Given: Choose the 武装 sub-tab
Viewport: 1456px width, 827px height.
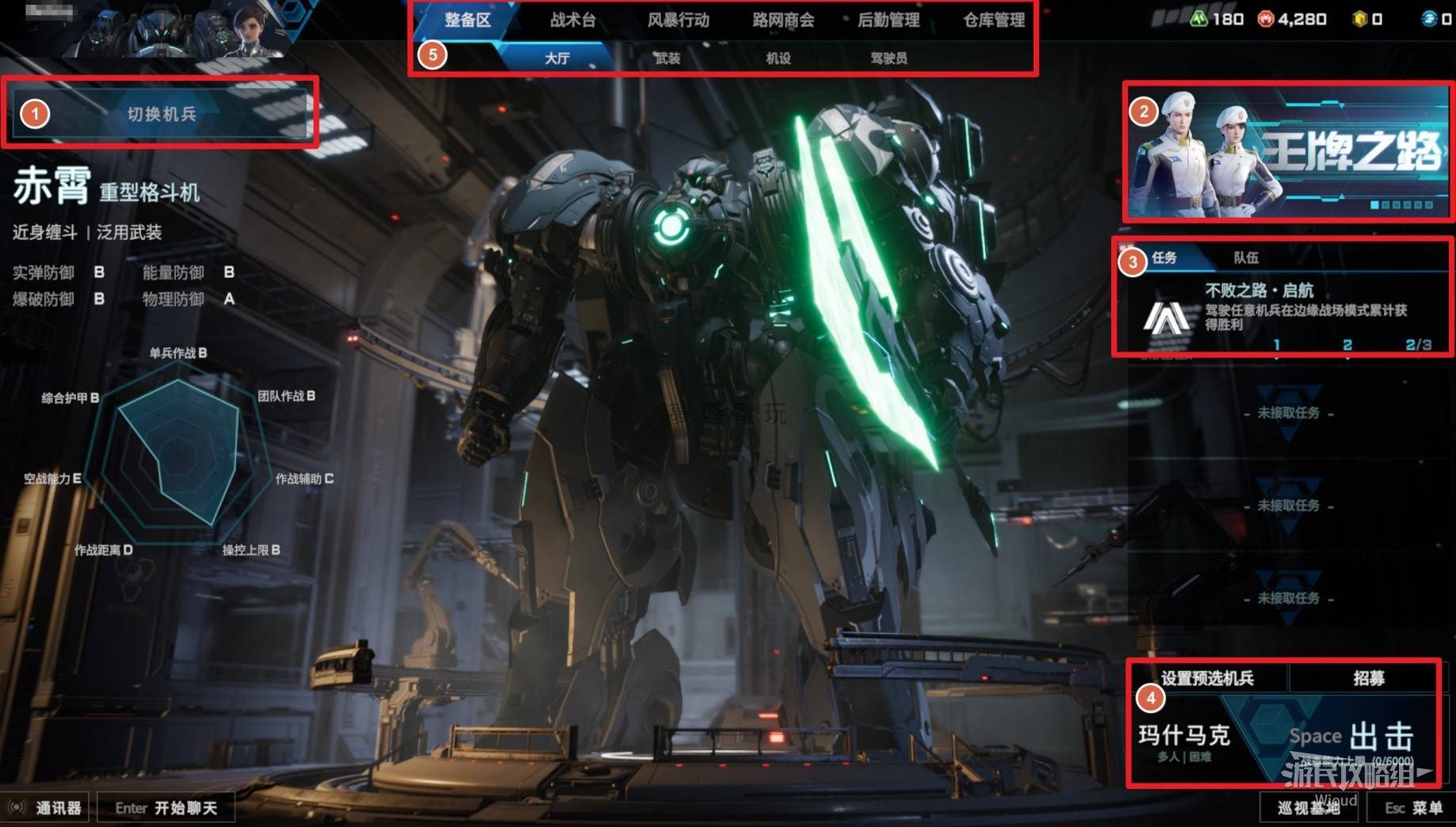Looking at the screenshot, I should tap(667, 58).
